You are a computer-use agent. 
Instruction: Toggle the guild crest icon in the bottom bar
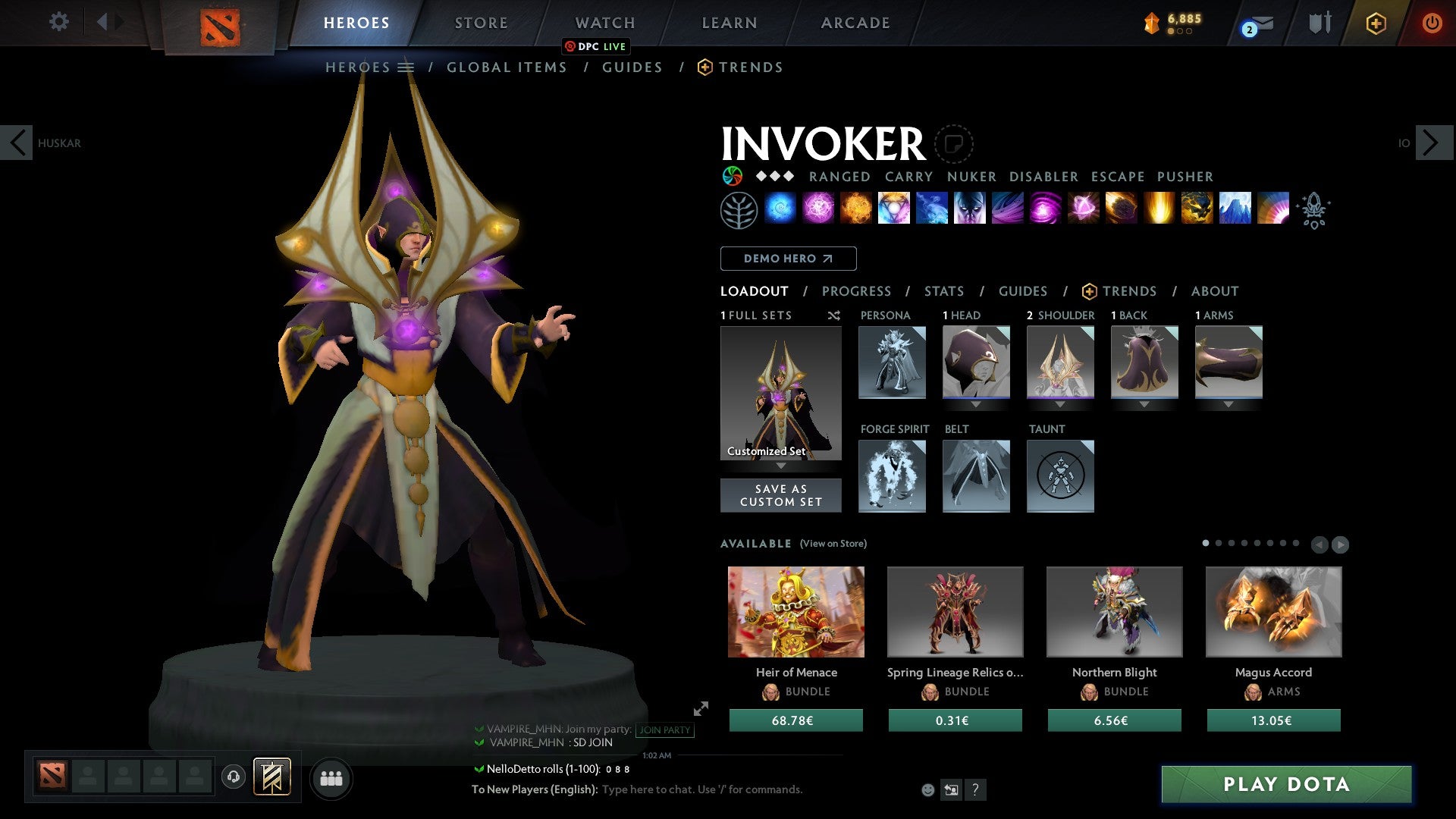pos(272,777)
